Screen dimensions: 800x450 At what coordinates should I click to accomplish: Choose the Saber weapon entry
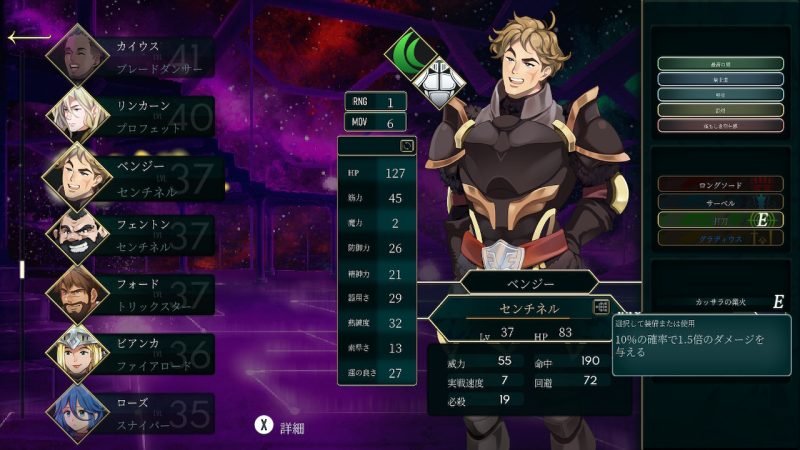point(720,202)
